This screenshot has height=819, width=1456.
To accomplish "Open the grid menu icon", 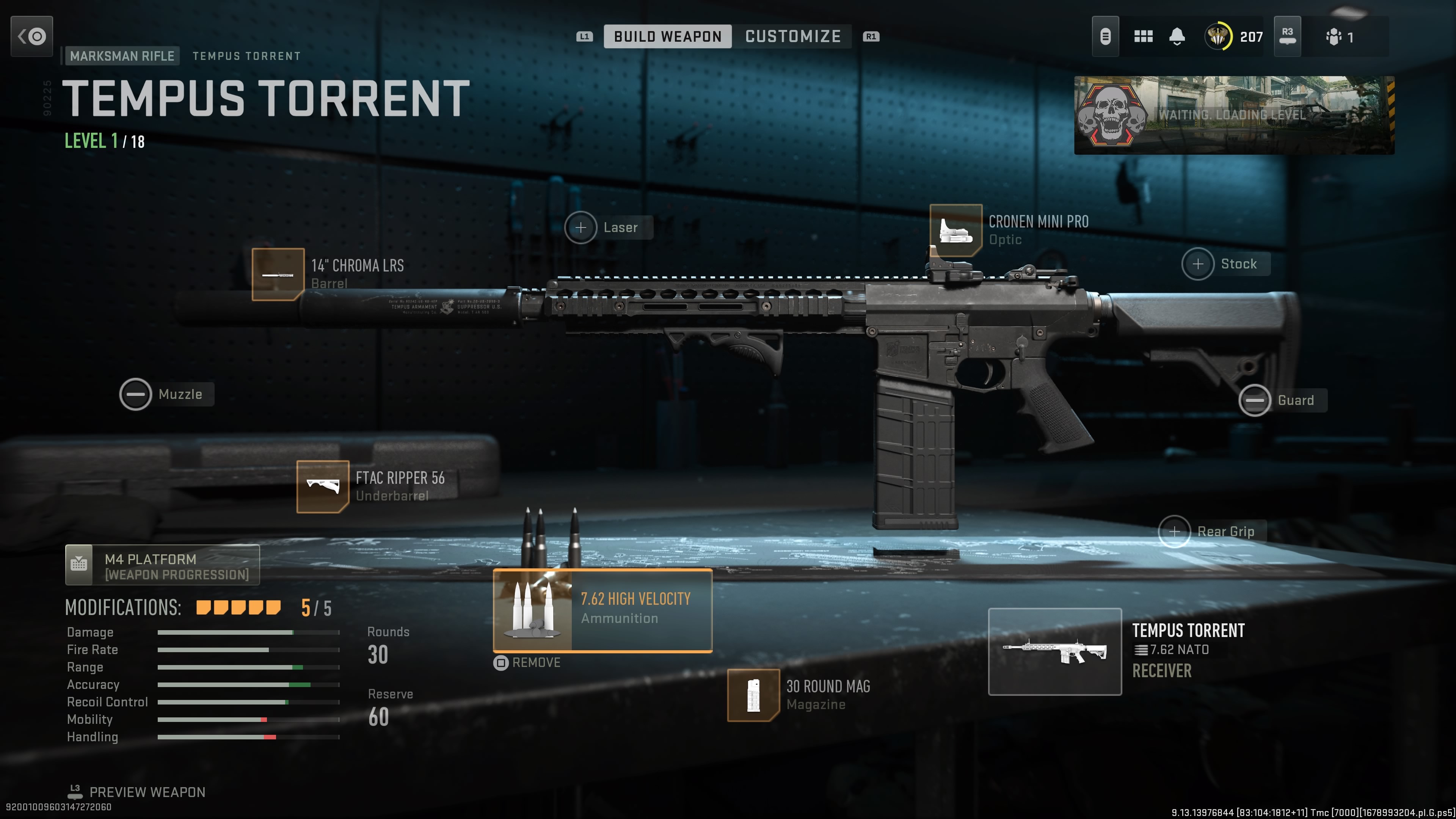I will (1144, 37).
